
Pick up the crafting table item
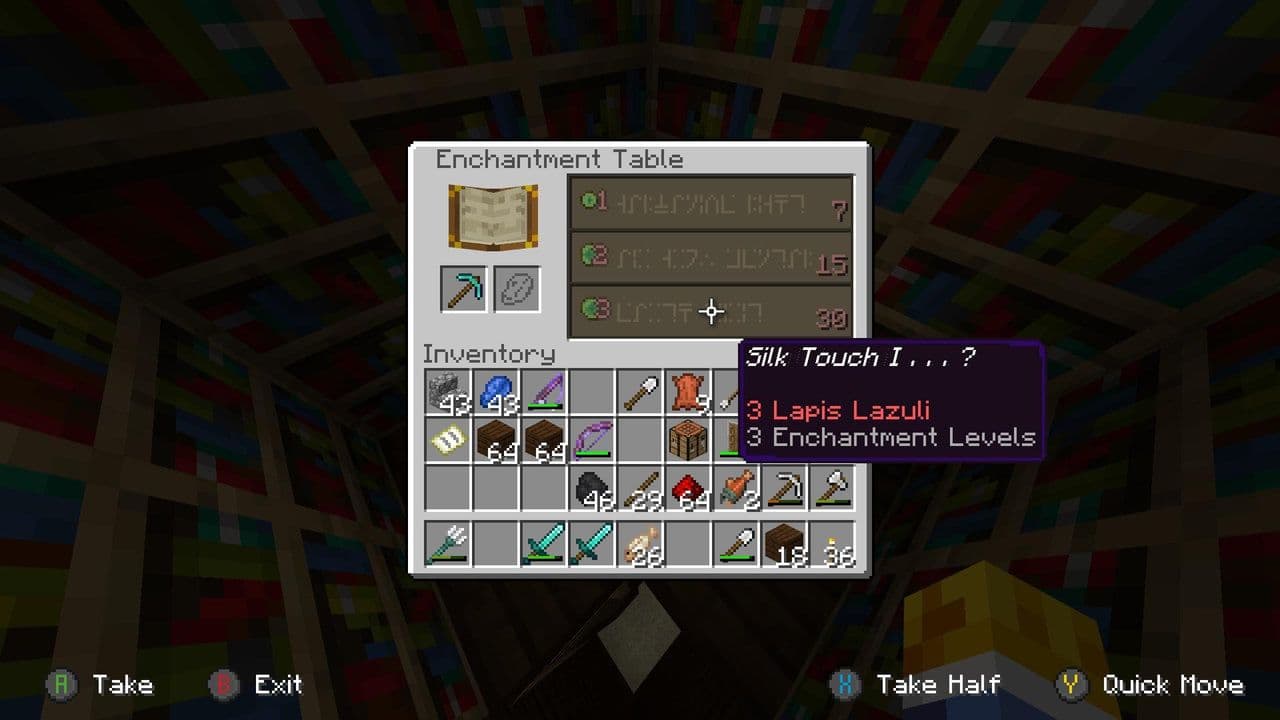coord(688,440)
